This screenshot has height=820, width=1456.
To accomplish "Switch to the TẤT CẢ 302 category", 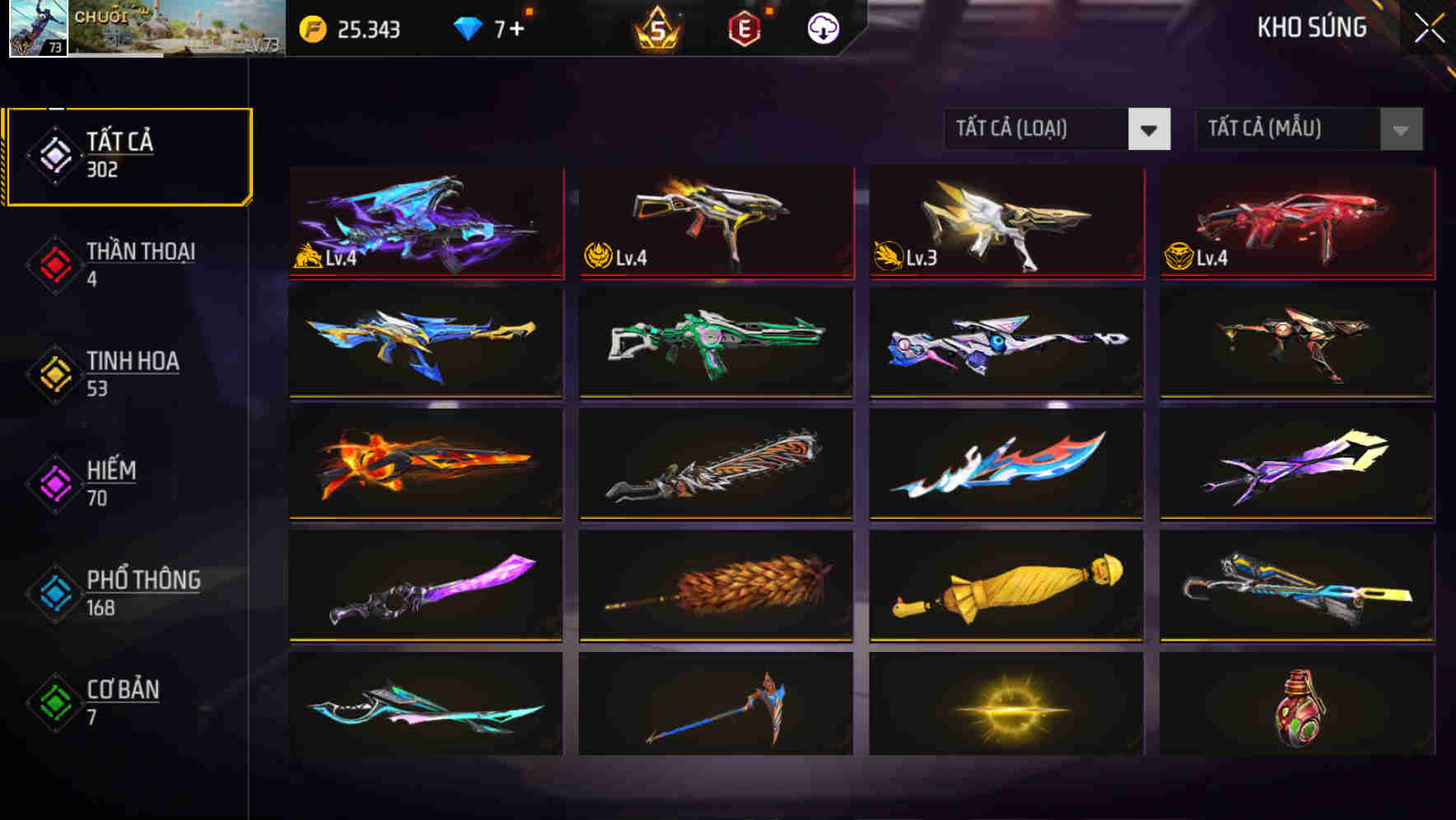I will (x=128, y=154).
